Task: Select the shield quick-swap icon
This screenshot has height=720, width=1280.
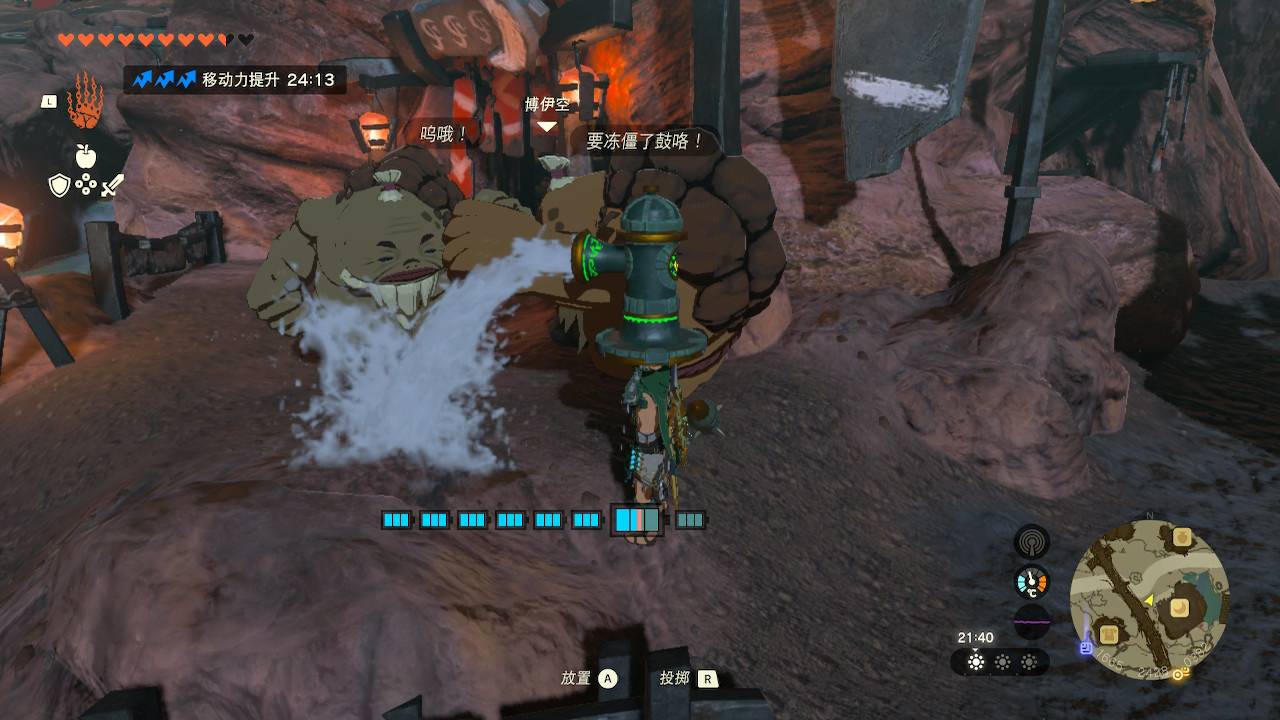Action: [x=59, y=185]
